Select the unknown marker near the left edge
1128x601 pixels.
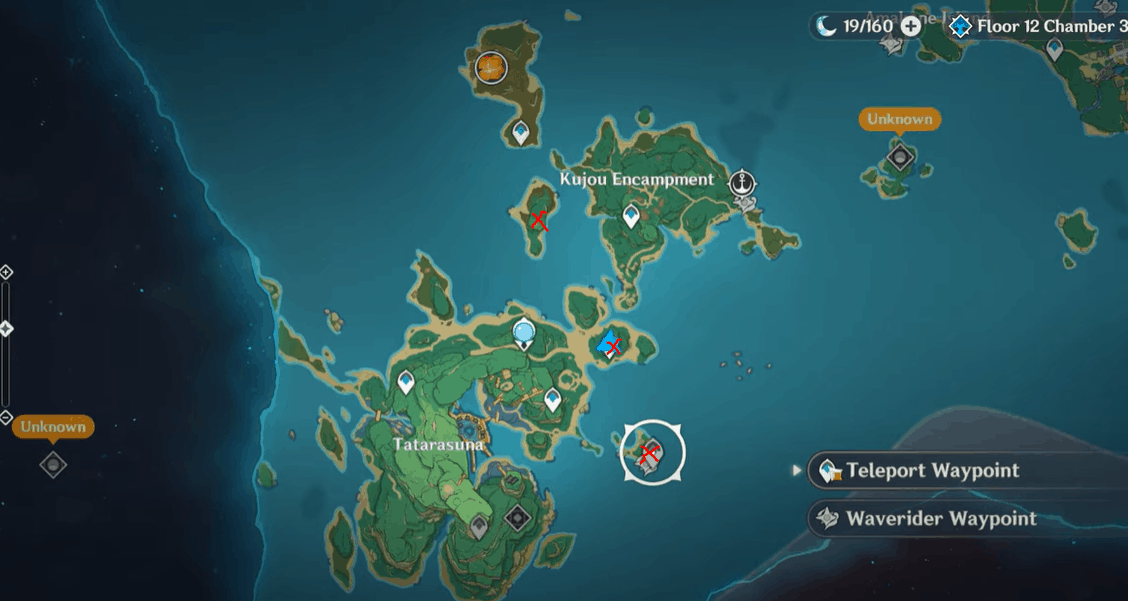pos(53,463)
